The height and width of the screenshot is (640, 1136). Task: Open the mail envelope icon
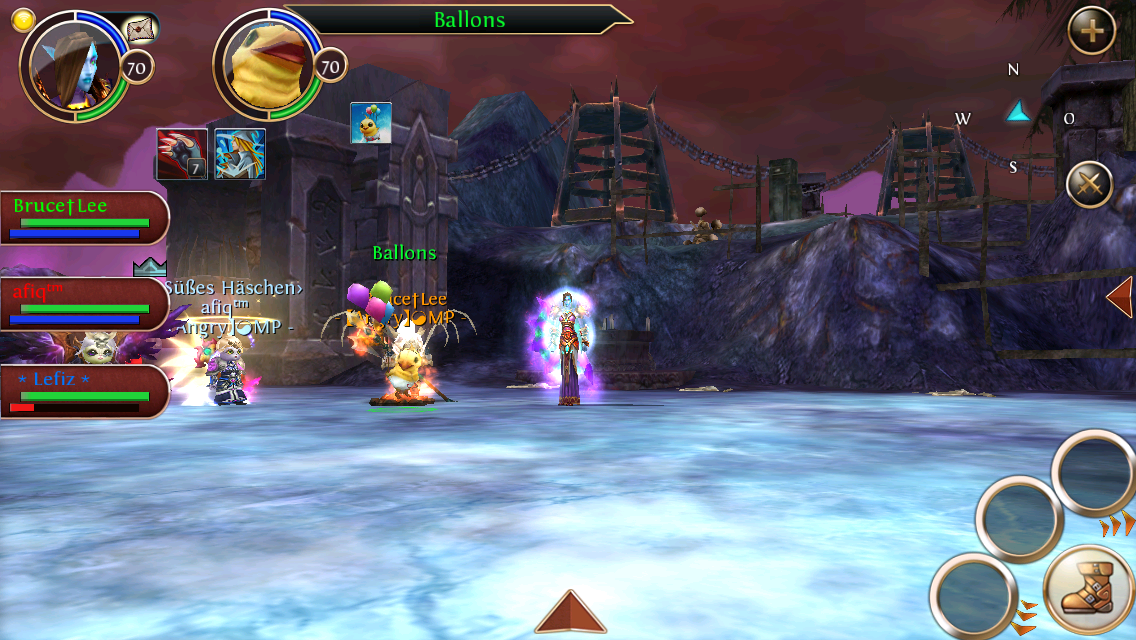(140, 30)
